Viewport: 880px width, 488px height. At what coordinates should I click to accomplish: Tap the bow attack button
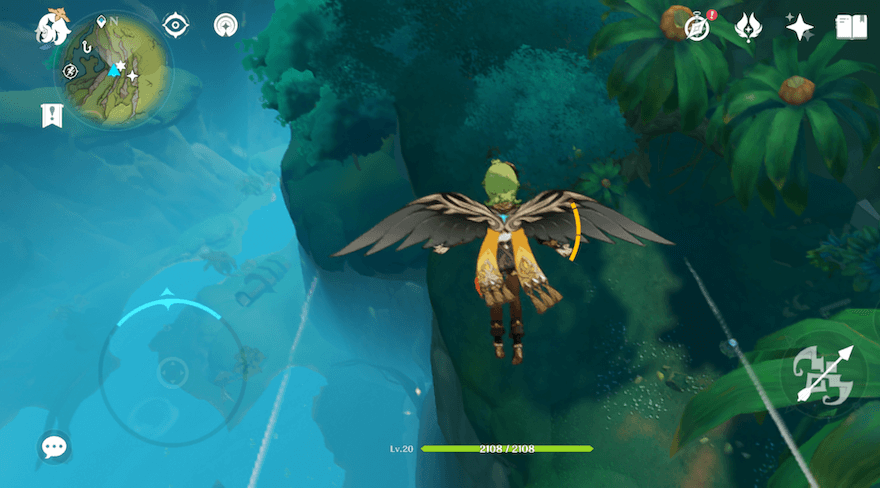[x=822, y=374]
